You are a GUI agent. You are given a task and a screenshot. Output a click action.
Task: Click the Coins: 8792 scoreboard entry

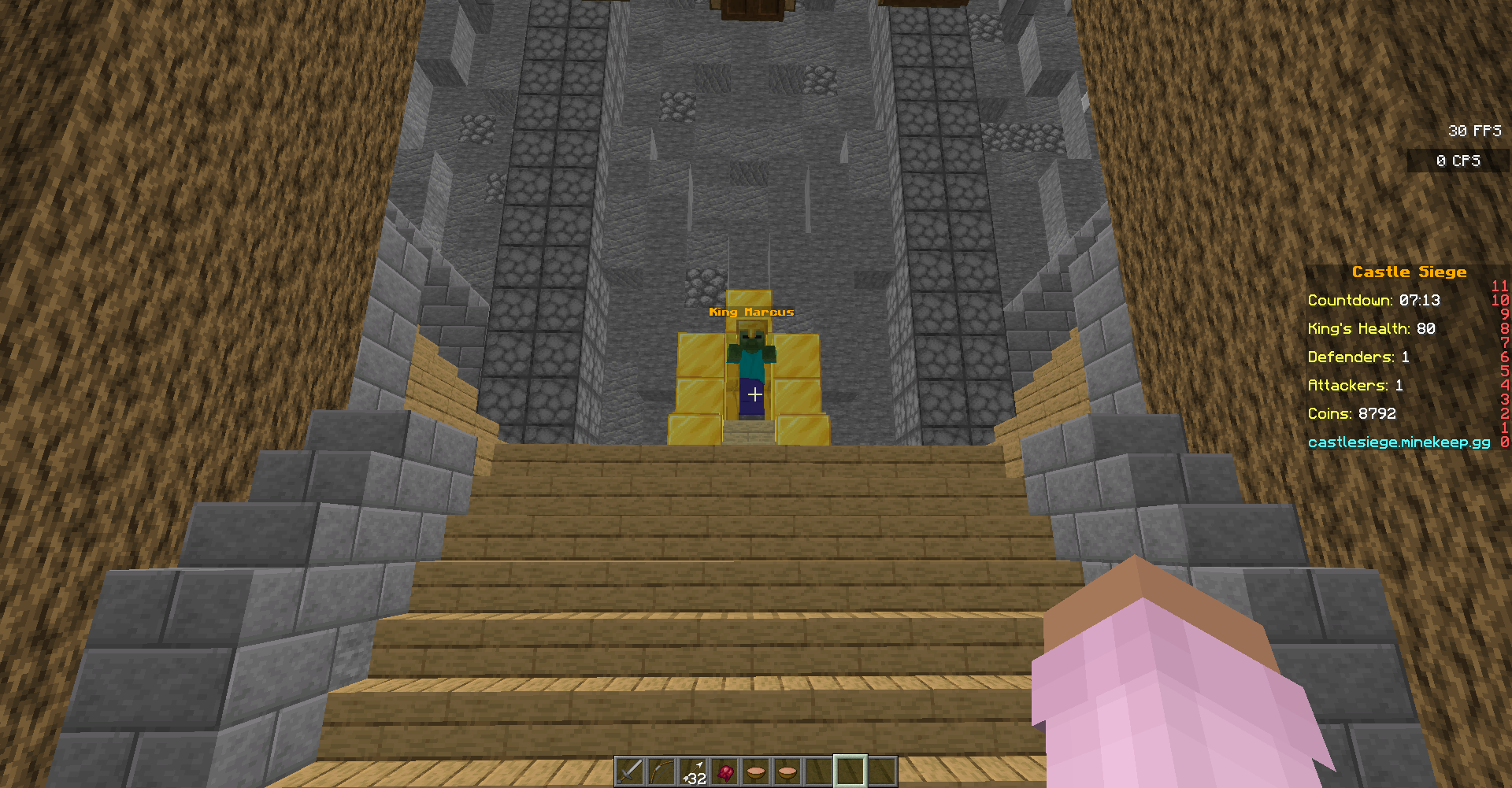click(x=1351, y=413)
